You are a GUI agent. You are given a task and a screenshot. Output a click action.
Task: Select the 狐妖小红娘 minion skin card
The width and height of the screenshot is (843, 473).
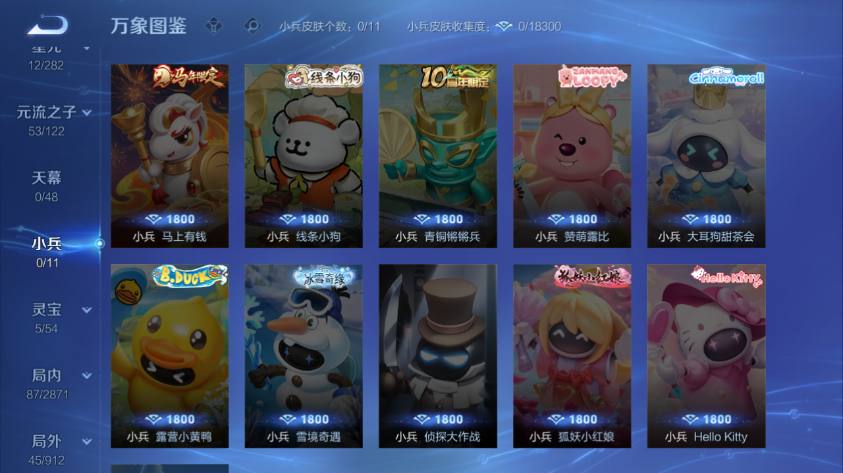(572, 355)
